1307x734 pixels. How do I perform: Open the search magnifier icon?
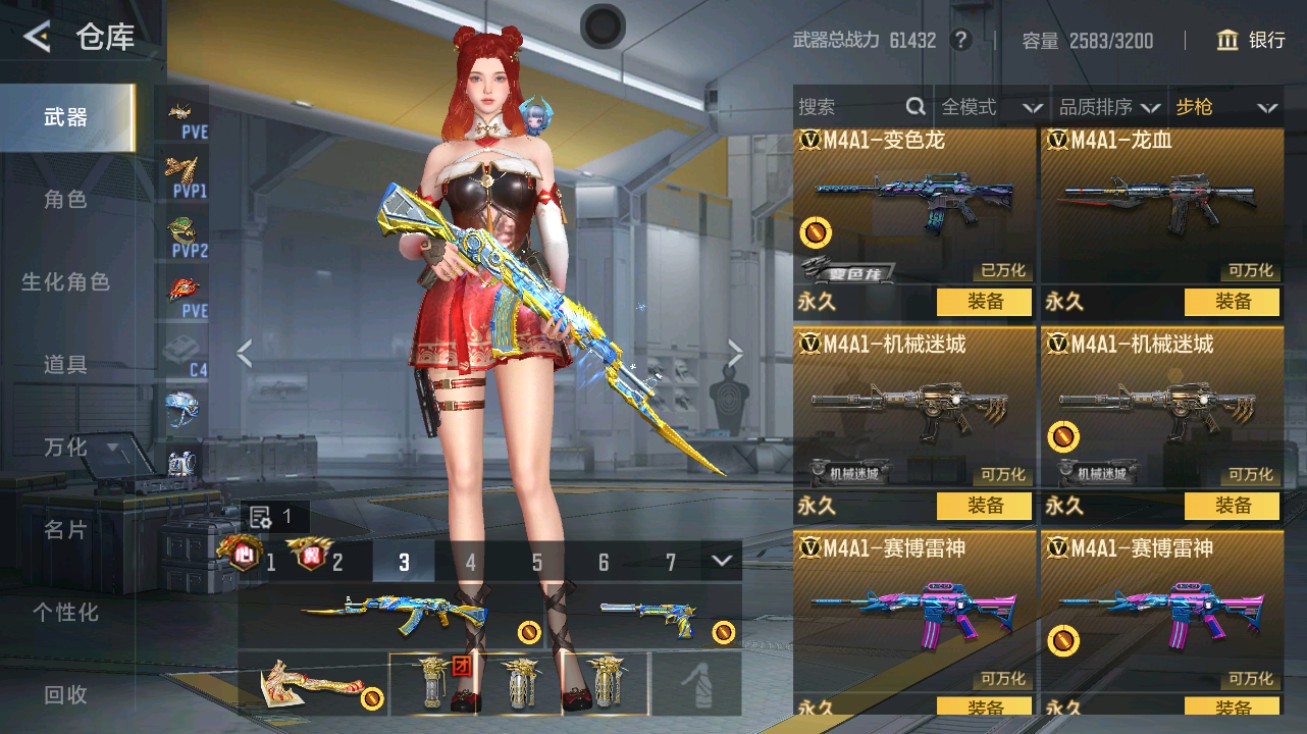coord(916,106)
